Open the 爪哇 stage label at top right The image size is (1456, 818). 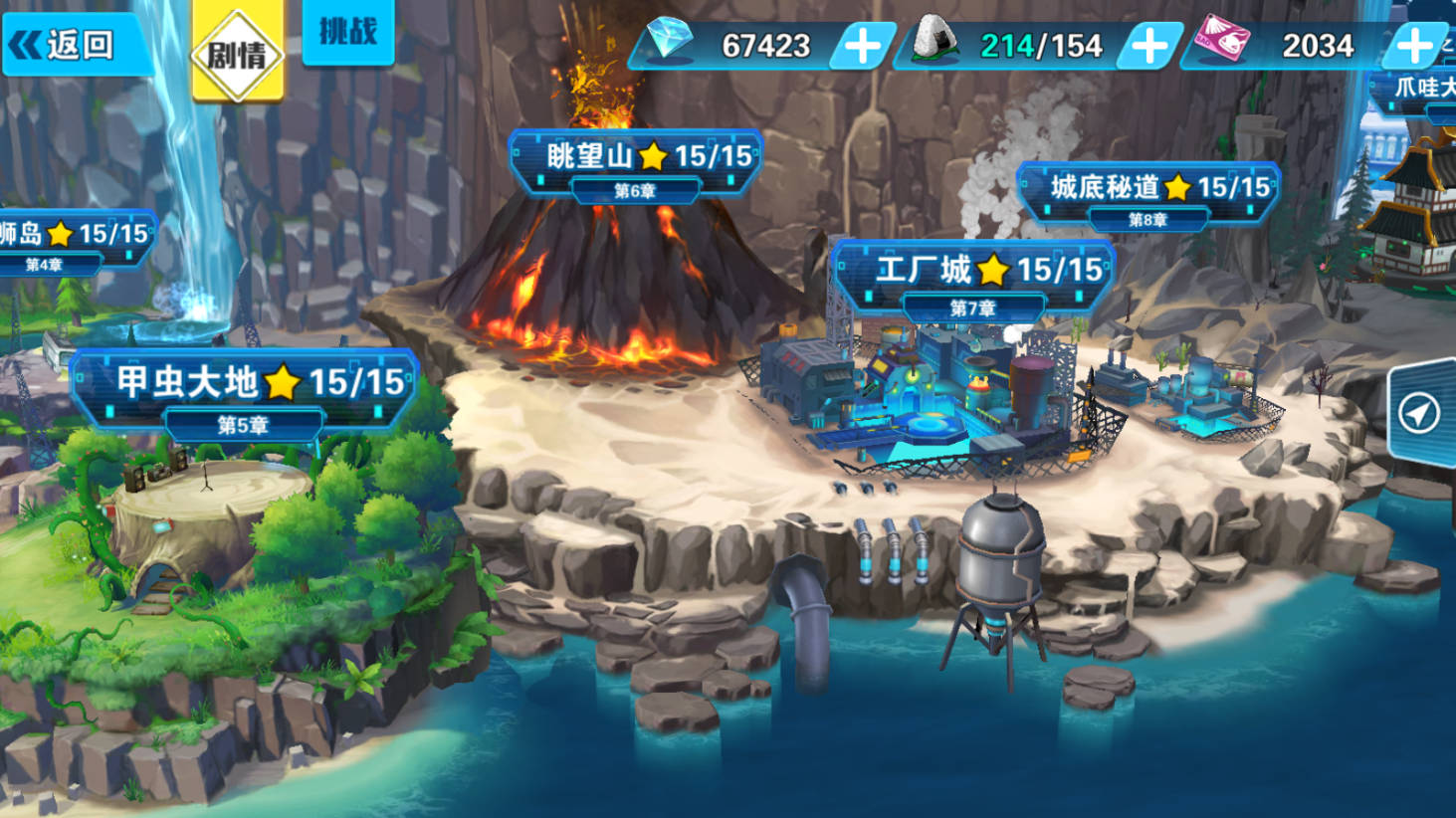click(x=1423, y=90)
